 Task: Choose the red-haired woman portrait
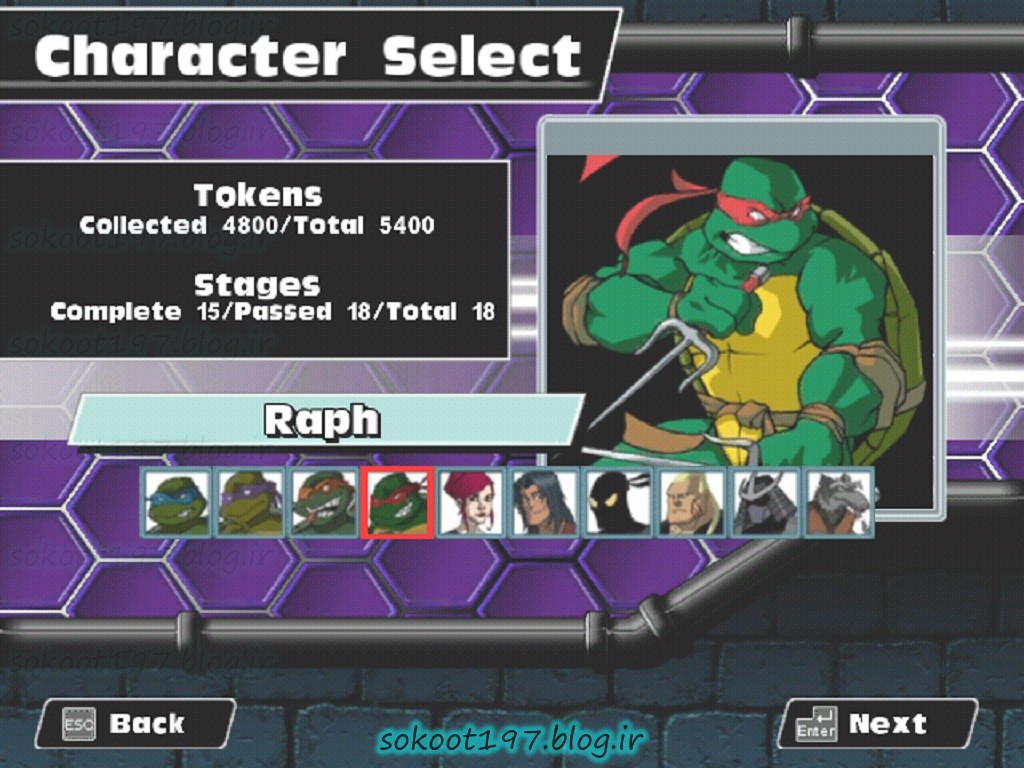pyautogui.click(x=470, y=502)
